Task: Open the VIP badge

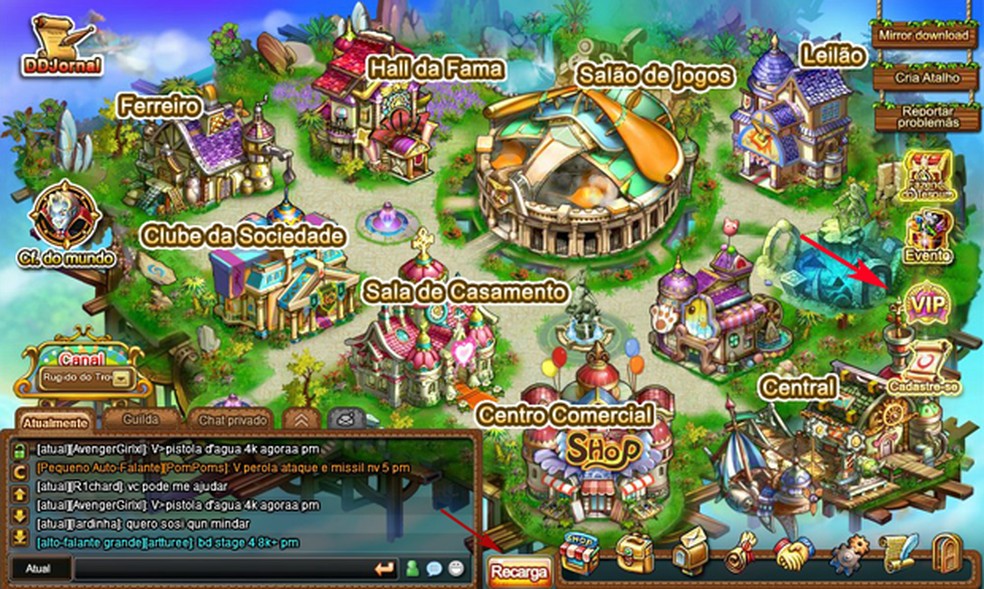Action: (925, 302)
